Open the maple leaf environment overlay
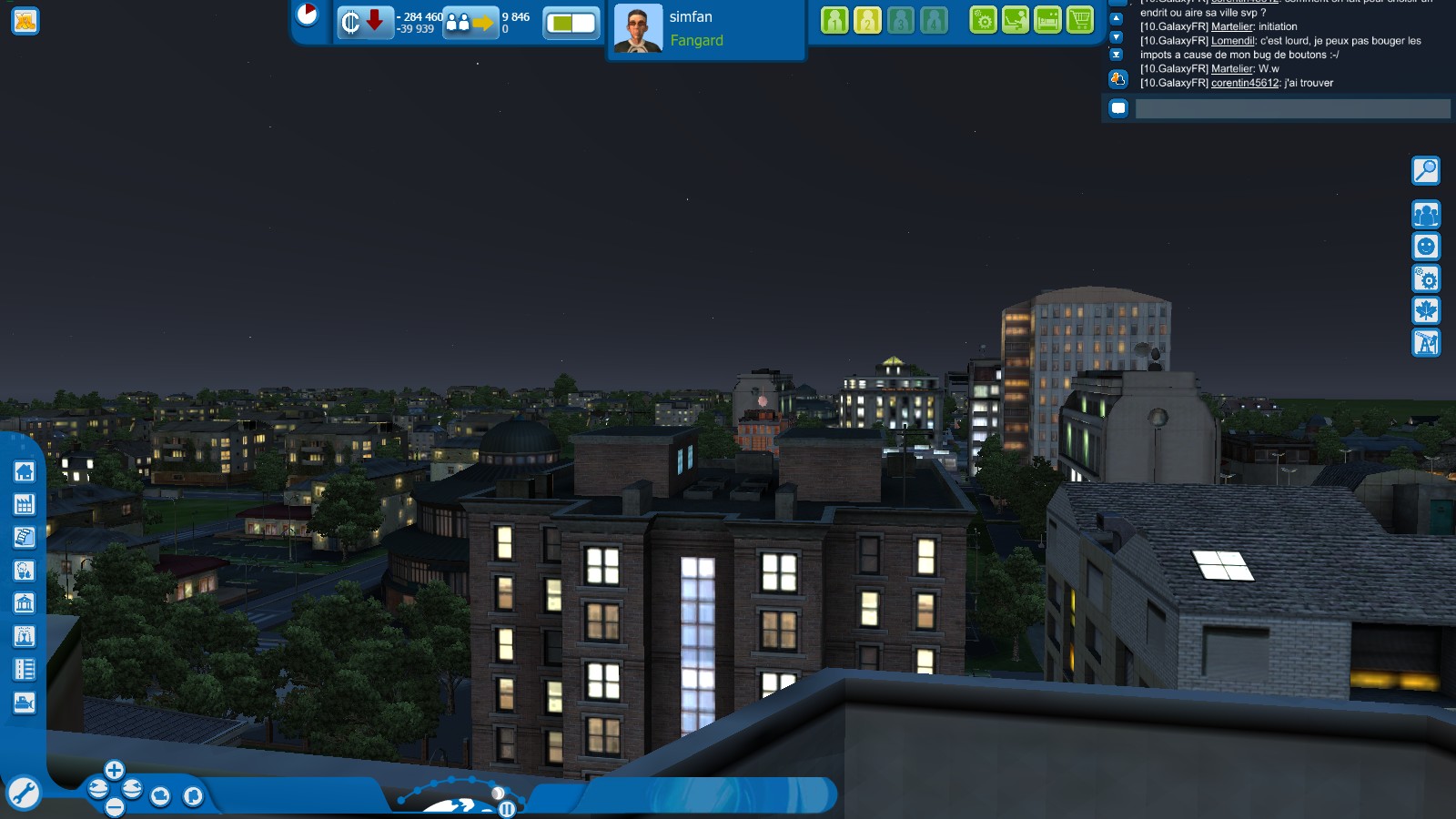Image resolution: width=1456 pixels, height=819 pixels. pyautogui.click(x=1425, y=310)
